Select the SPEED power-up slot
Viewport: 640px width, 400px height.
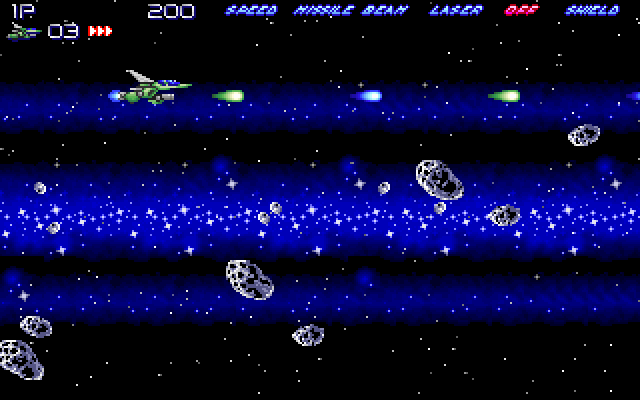click(x=251, y=12)
